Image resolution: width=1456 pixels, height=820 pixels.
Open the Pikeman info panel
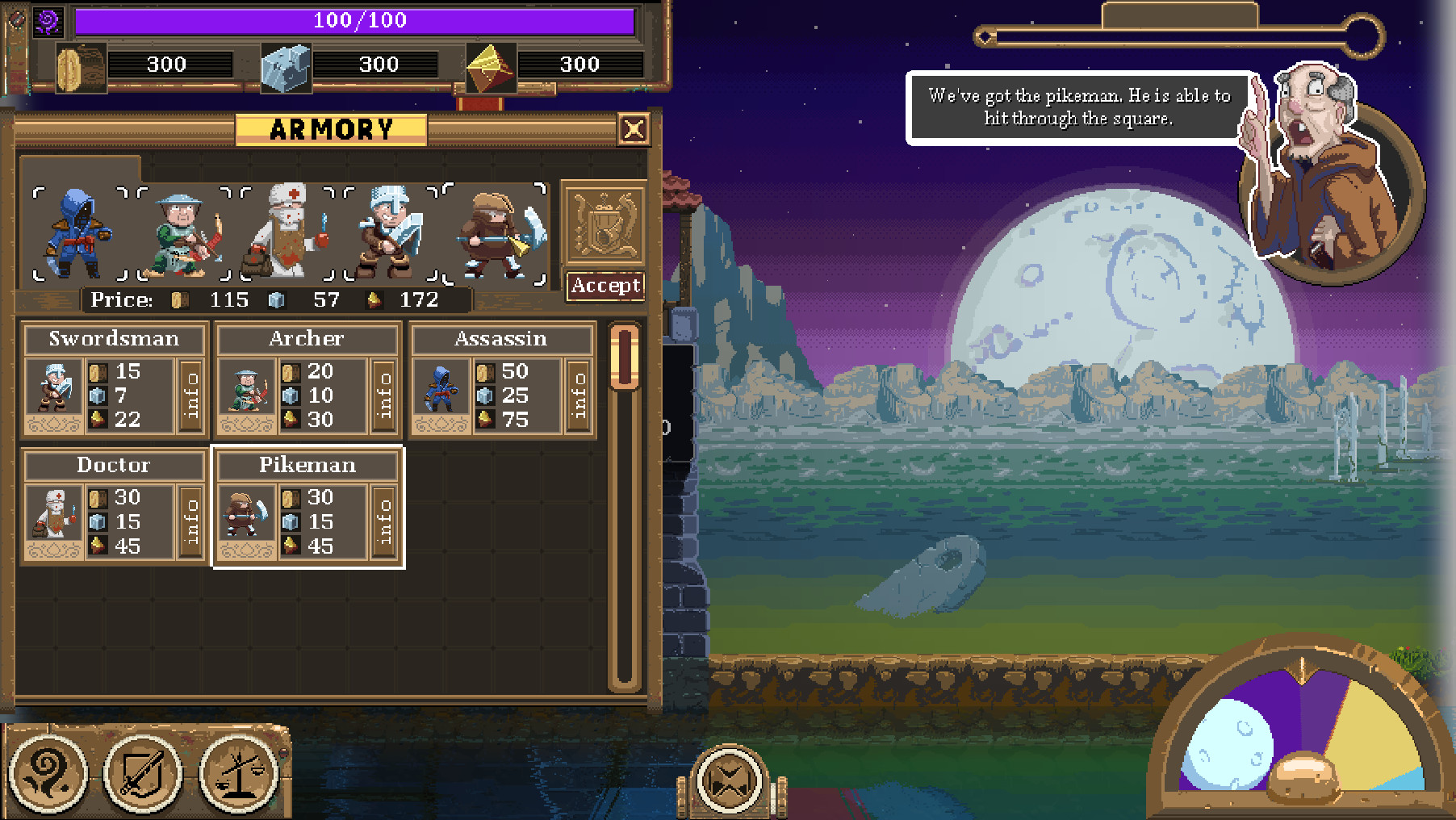pyautogui.click(x=385, y=521)
